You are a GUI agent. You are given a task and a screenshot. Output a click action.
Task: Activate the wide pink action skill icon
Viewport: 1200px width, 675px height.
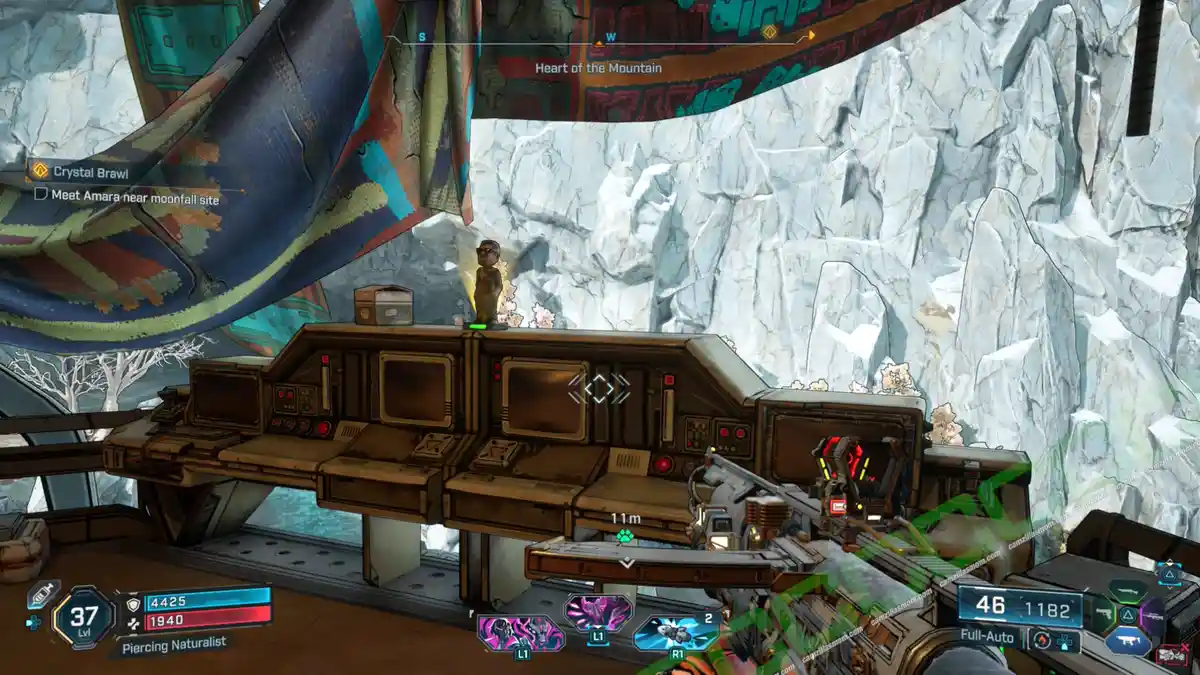[x=520, y=633]
